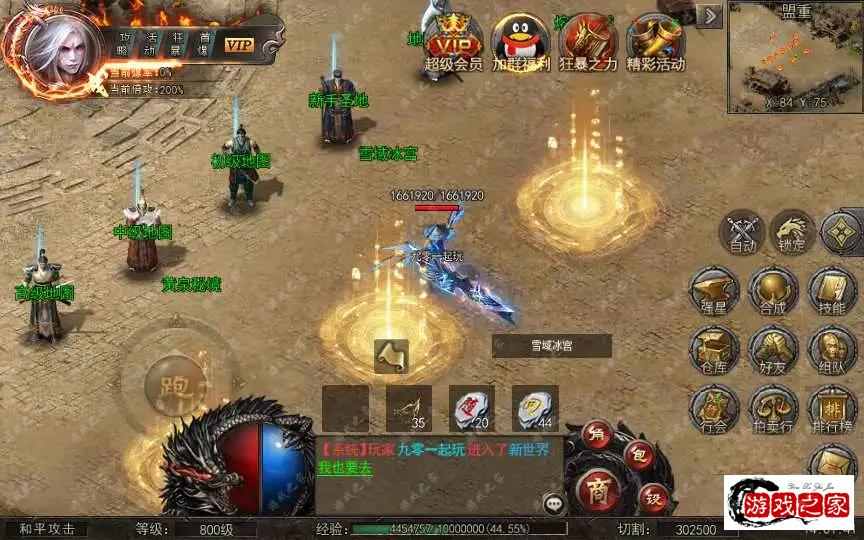Collapse the top icon row arrow
Viewport: 864px width, 540px height.
709,16
